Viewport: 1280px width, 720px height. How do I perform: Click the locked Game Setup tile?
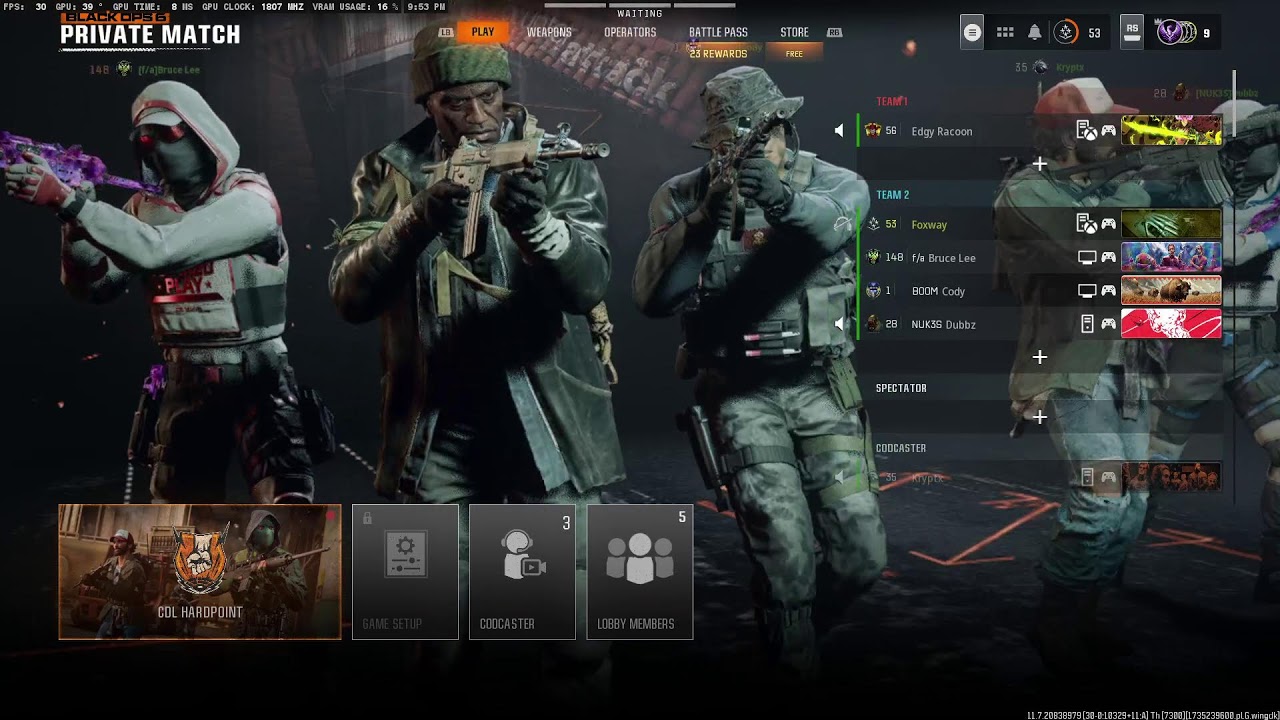(x=405, y=571)
